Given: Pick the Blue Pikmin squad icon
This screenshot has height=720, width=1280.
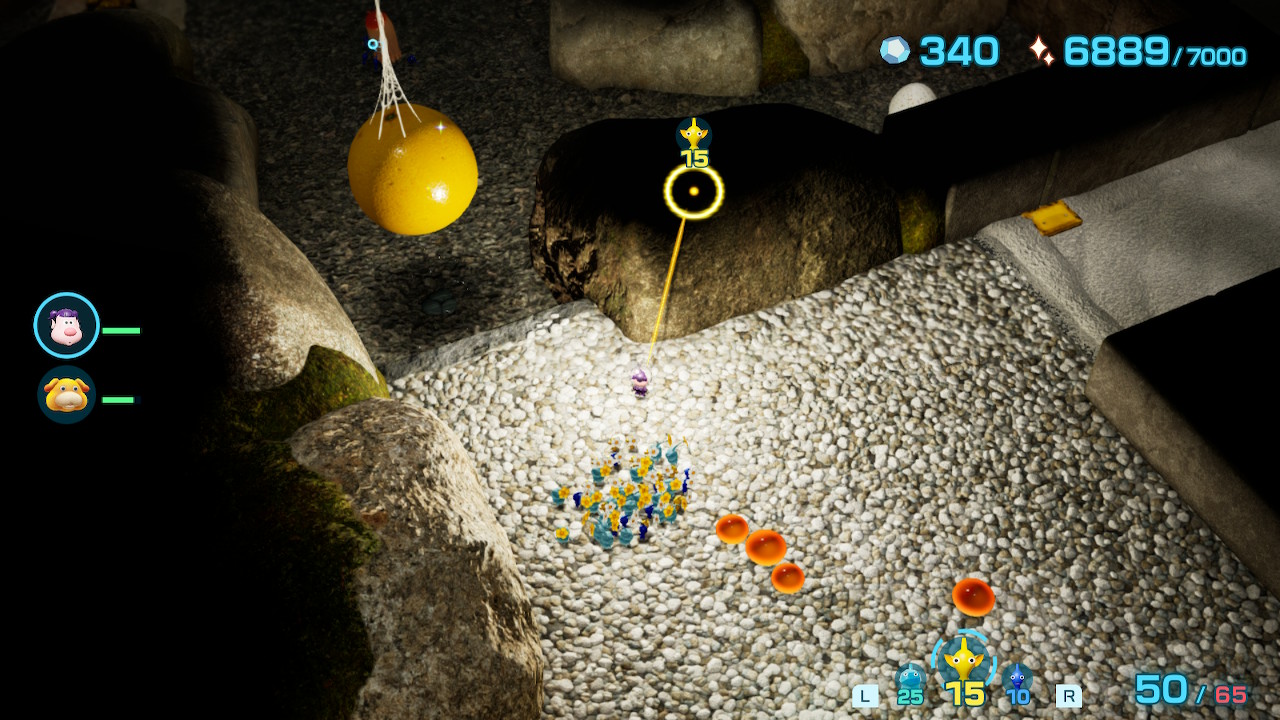Looking at the screenshot, I should (1018, 680).
